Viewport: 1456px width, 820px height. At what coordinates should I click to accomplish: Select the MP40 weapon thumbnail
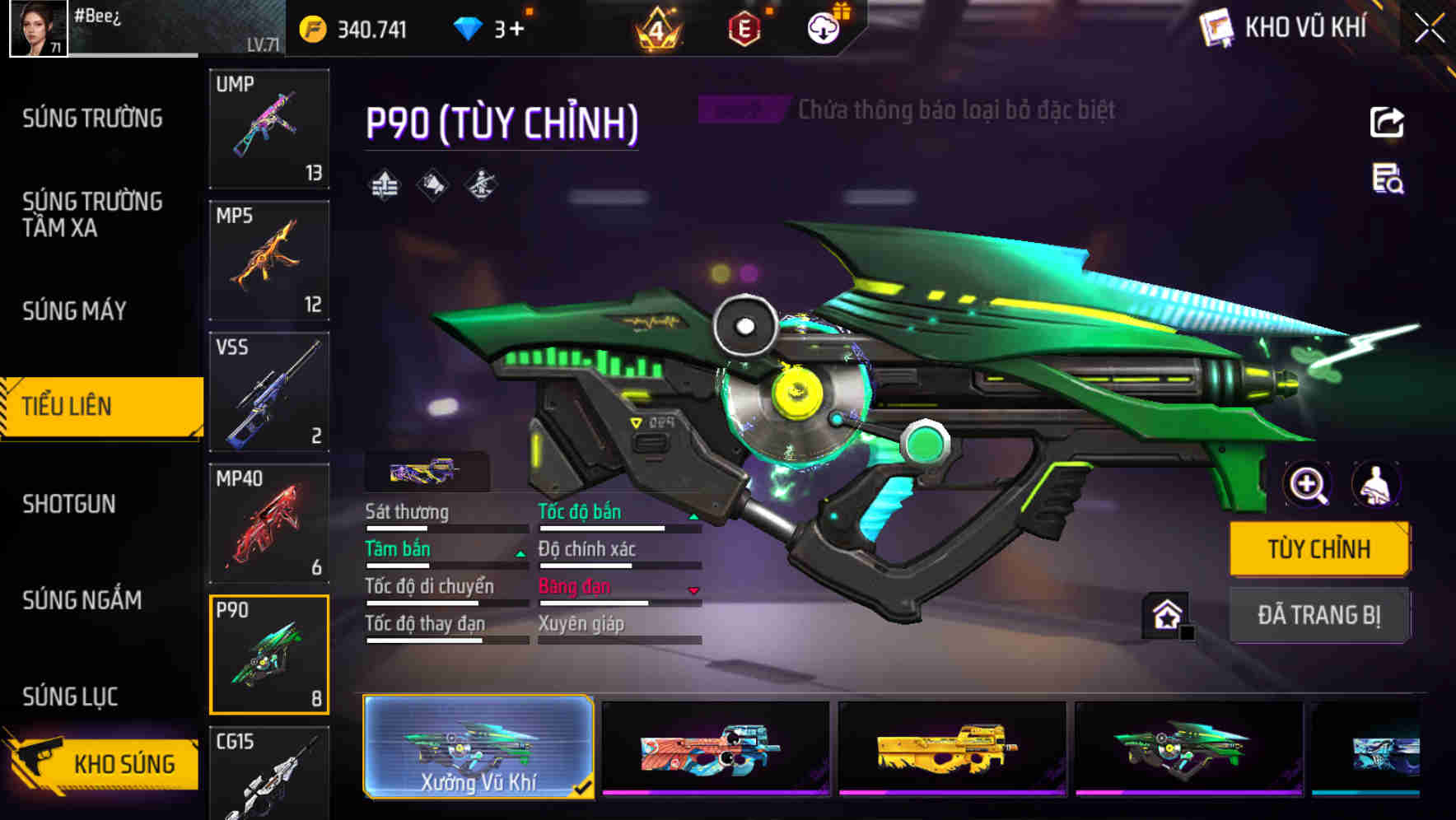point(268,522)
